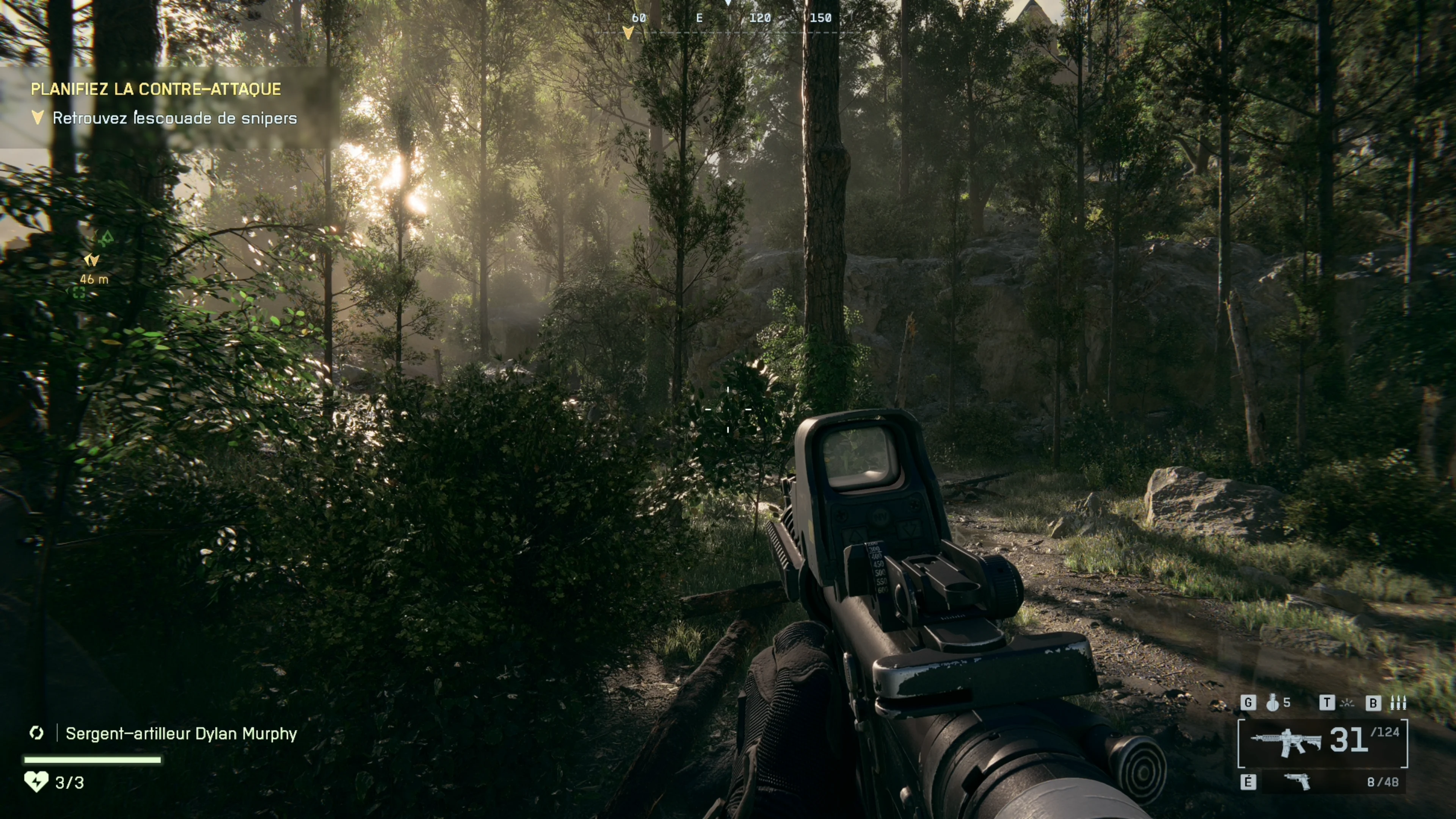
Task: Click the green bracket squad marker
Action: [x=79, y=293]
